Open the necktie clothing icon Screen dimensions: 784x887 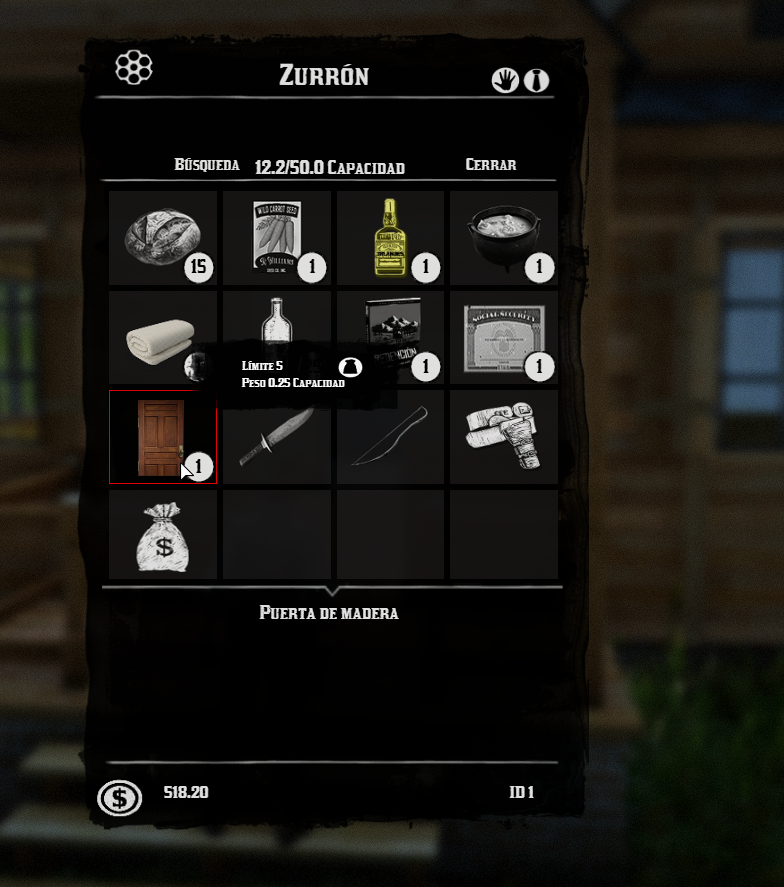[x=537, y=80]
